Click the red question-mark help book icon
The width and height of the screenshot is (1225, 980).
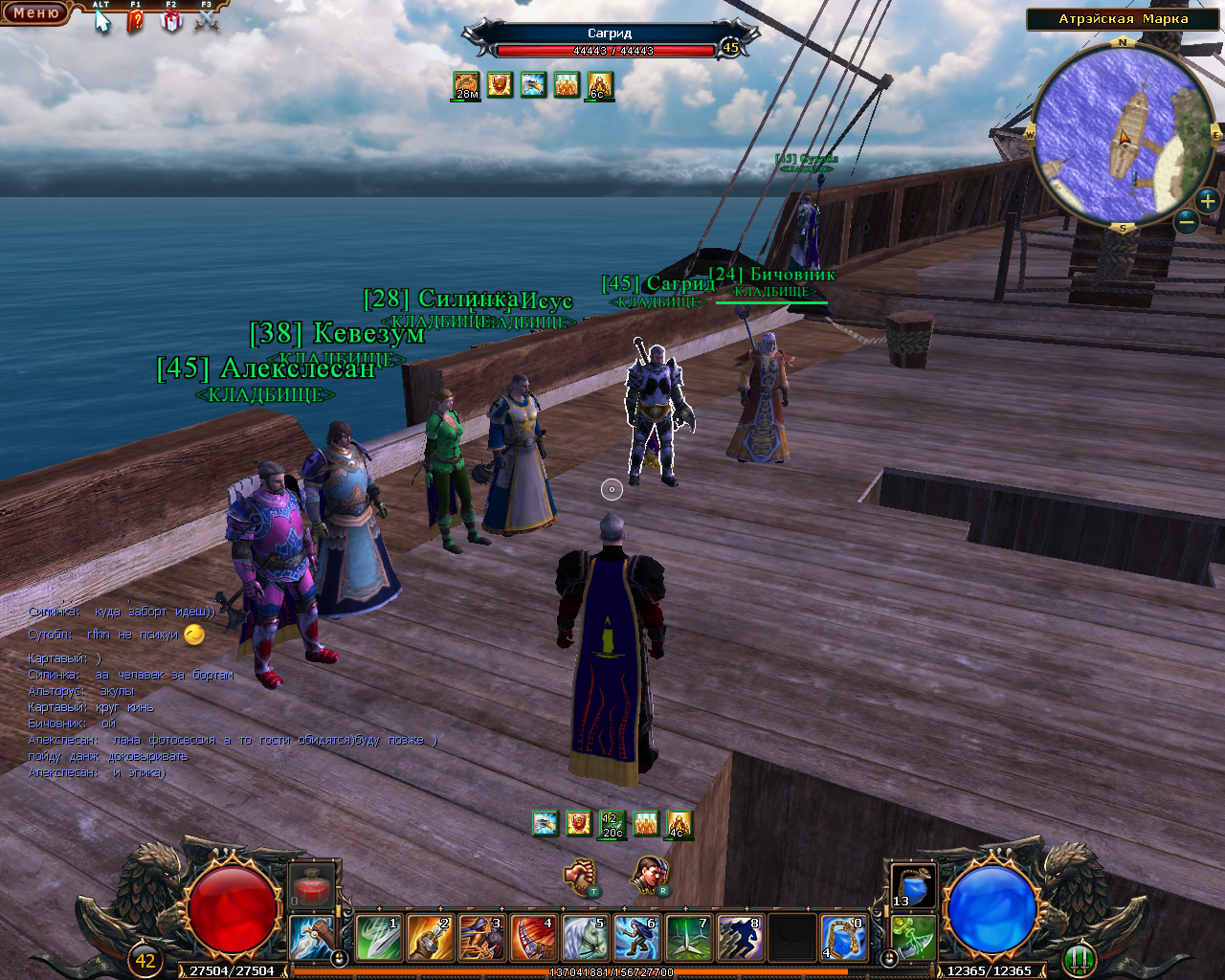coord(136,20)
